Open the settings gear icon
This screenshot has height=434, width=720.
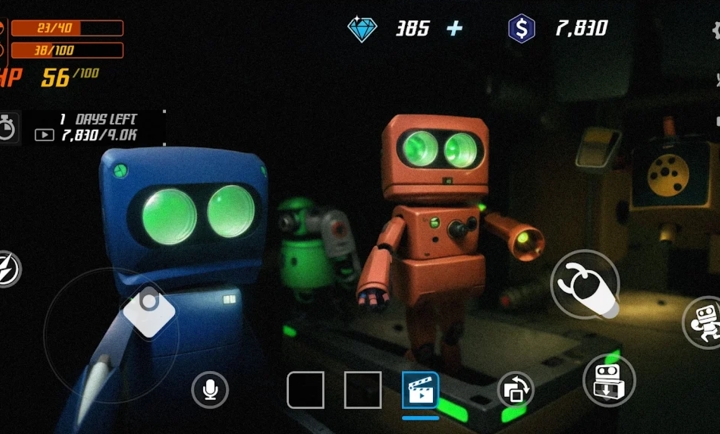point(716,29)
